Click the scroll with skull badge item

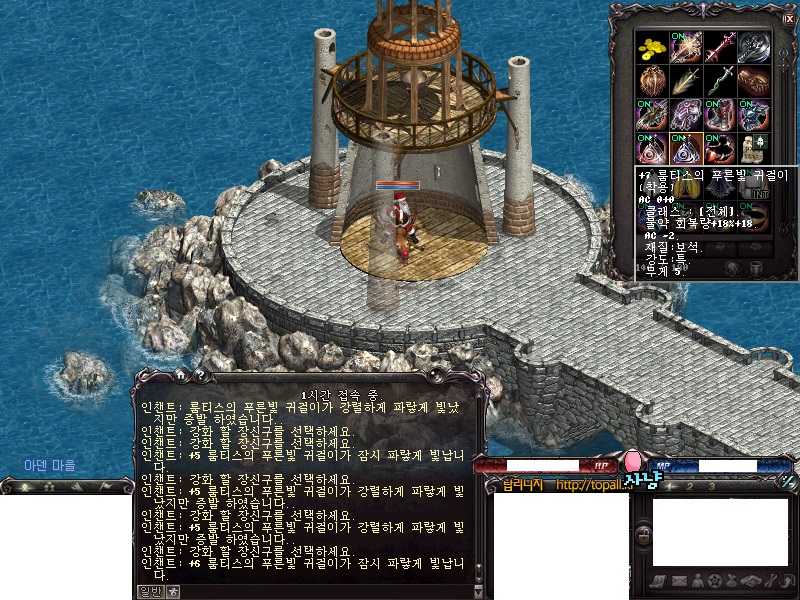[753, 147]
